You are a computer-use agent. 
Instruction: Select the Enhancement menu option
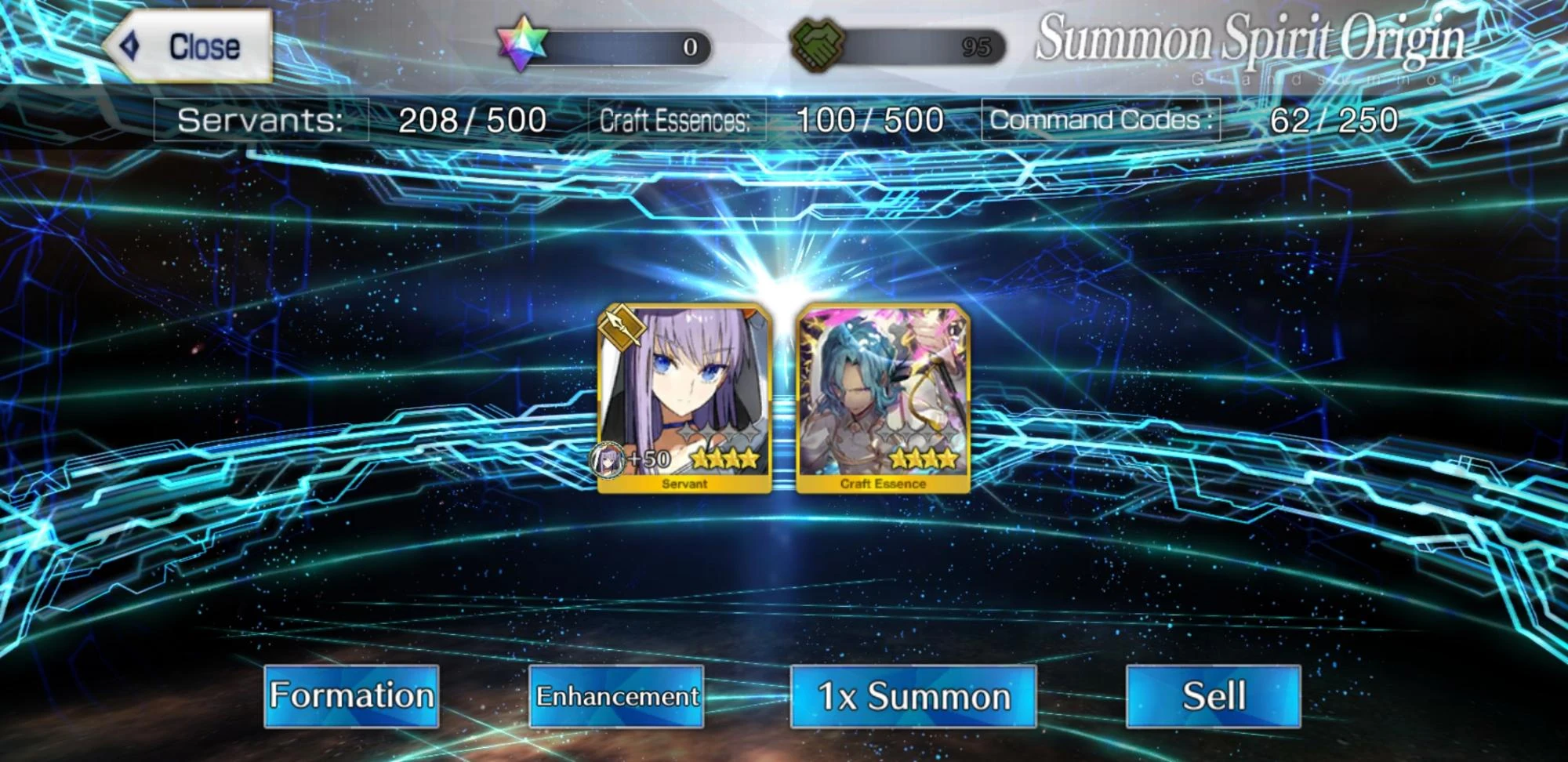(x=618, y=696)
